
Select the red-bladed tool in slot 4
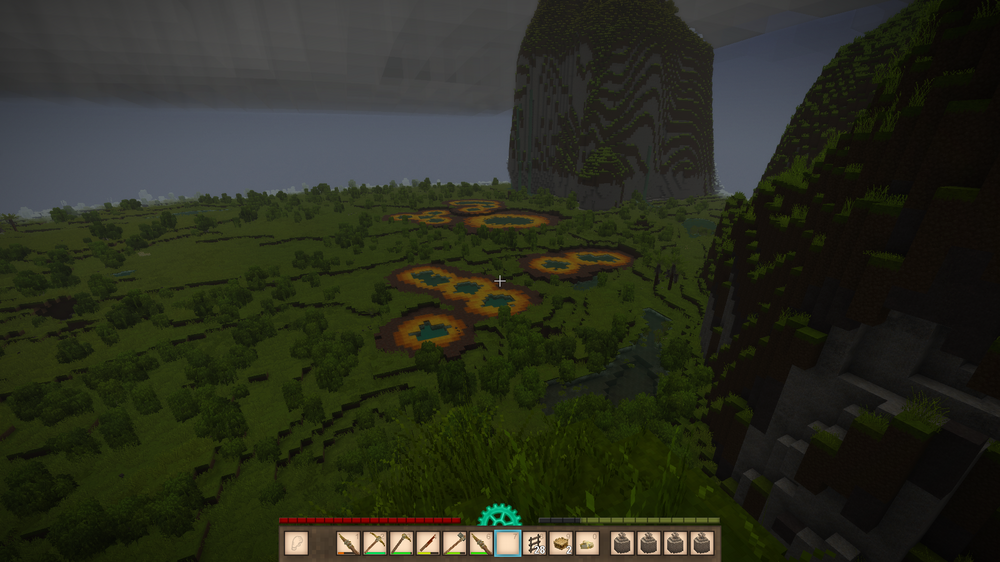pyautogui.click(x=428, y=543)
